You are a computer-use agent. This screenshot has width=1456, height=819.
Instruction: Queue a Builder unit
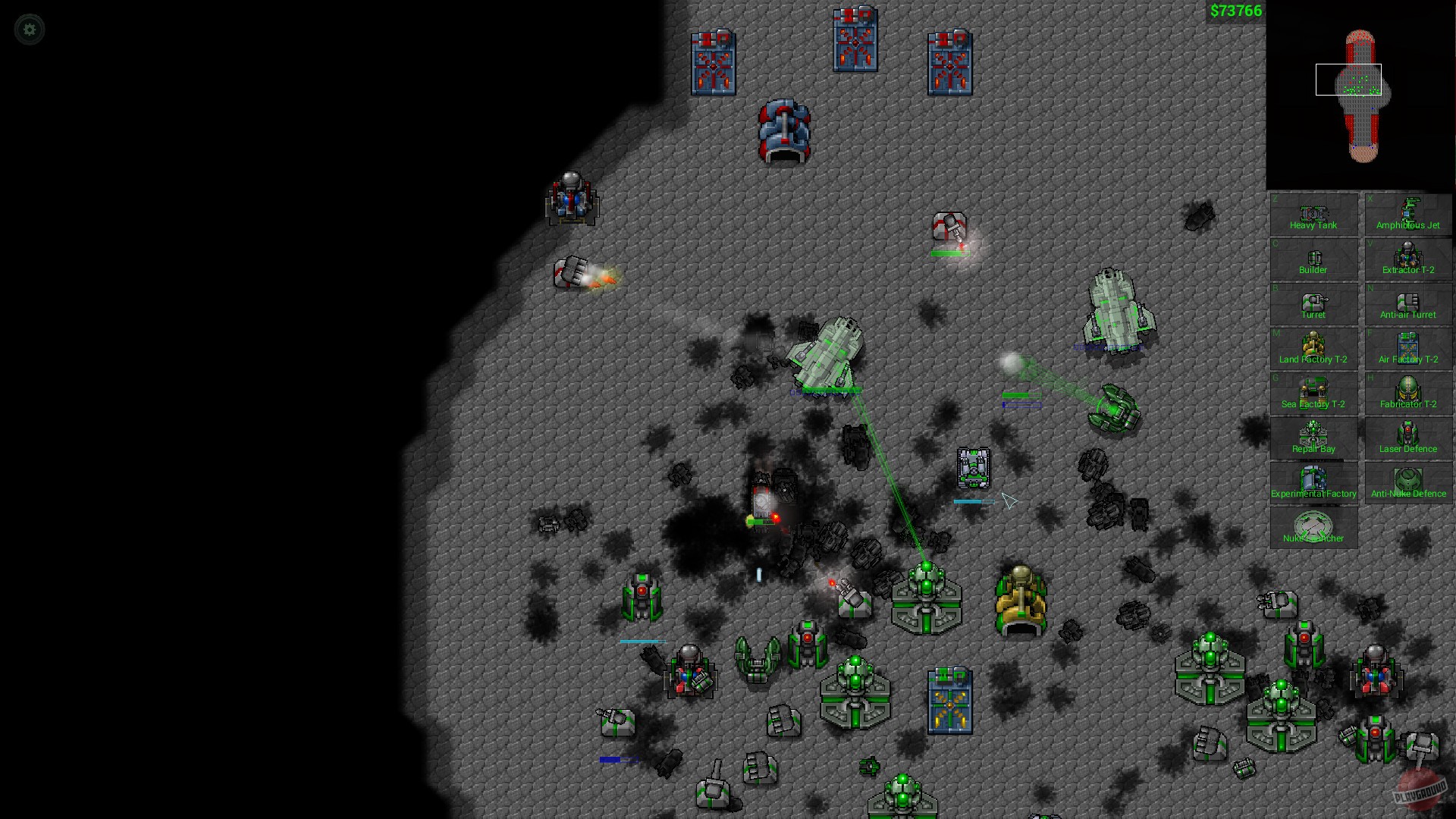pos(1313,259)
